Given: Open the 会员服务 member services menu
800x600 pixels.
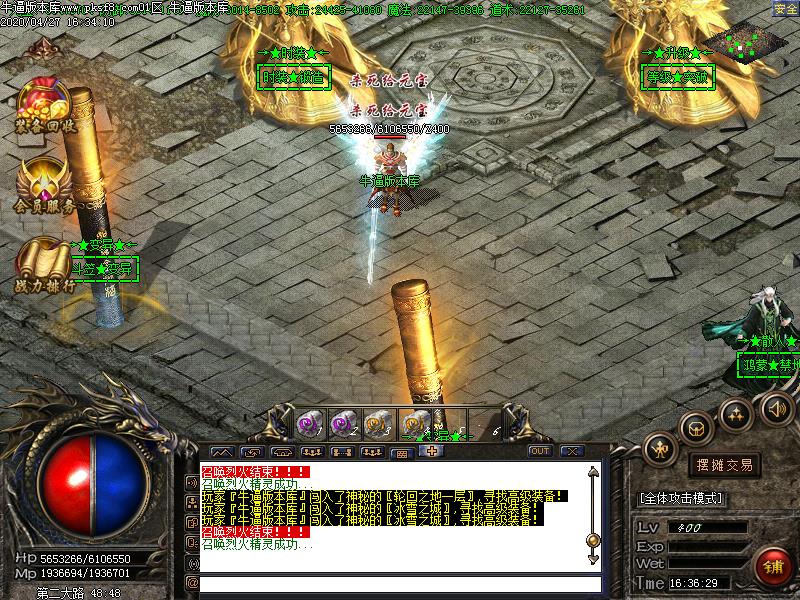Looking at the screenshot, I should [x=44, y=184].
